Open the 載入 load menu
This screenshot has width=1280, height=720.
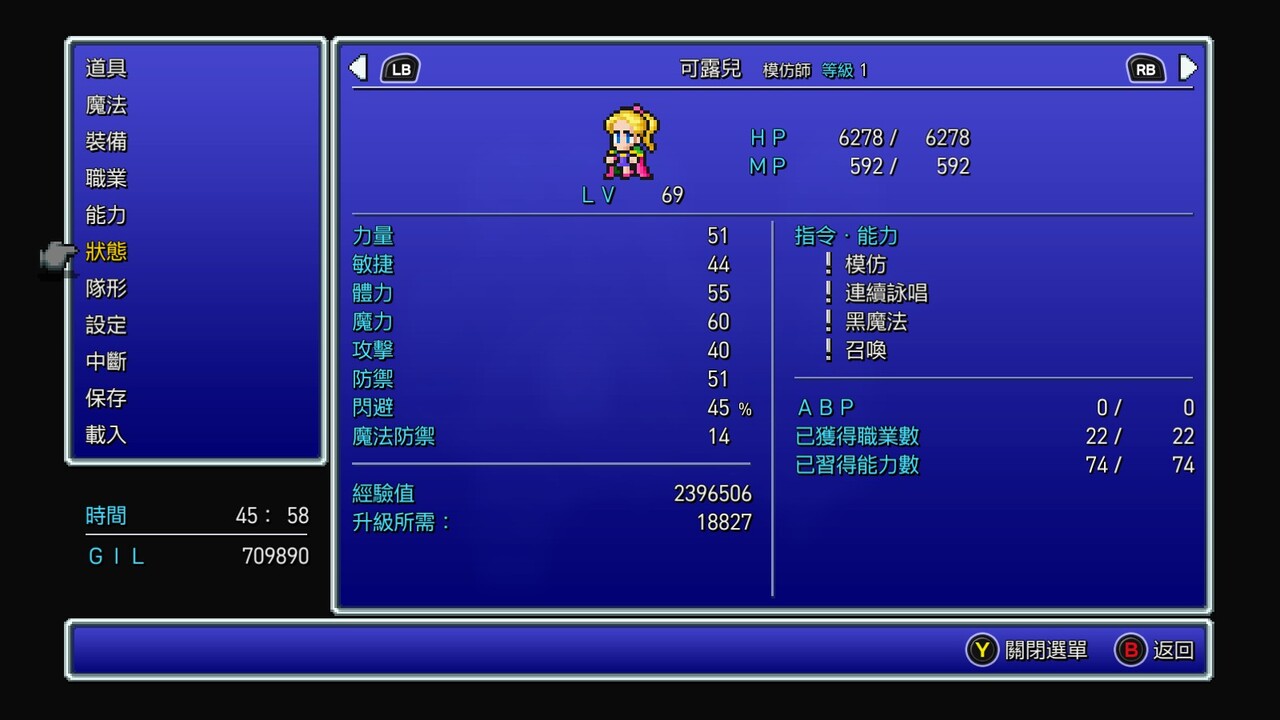pyautogui.click(x=106, y=435)
